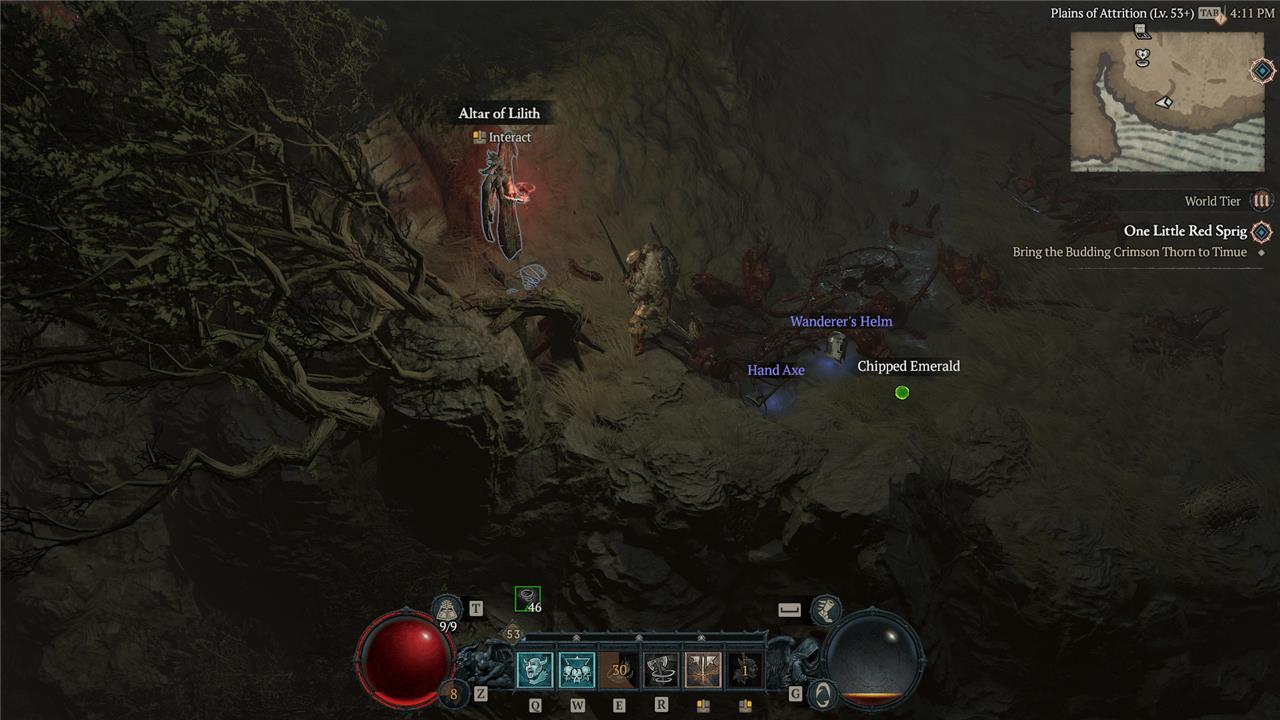The height and width of the screenshot is (720, 1280).
Task: Inspect the tornado buff icon with 46 stacks
Action: [x=527, y=599]
